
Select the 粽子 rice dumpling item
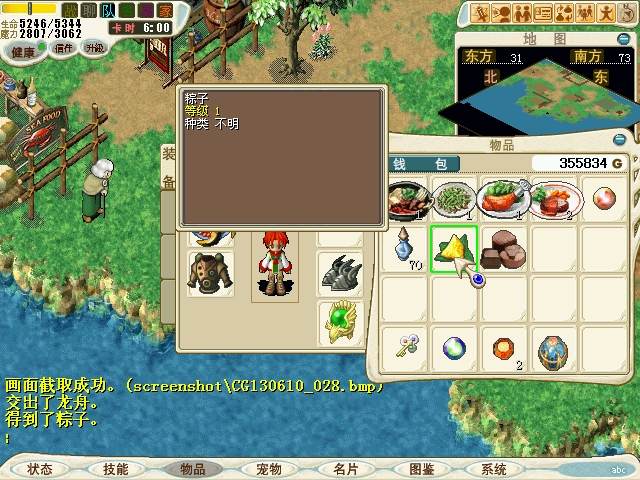454,246
